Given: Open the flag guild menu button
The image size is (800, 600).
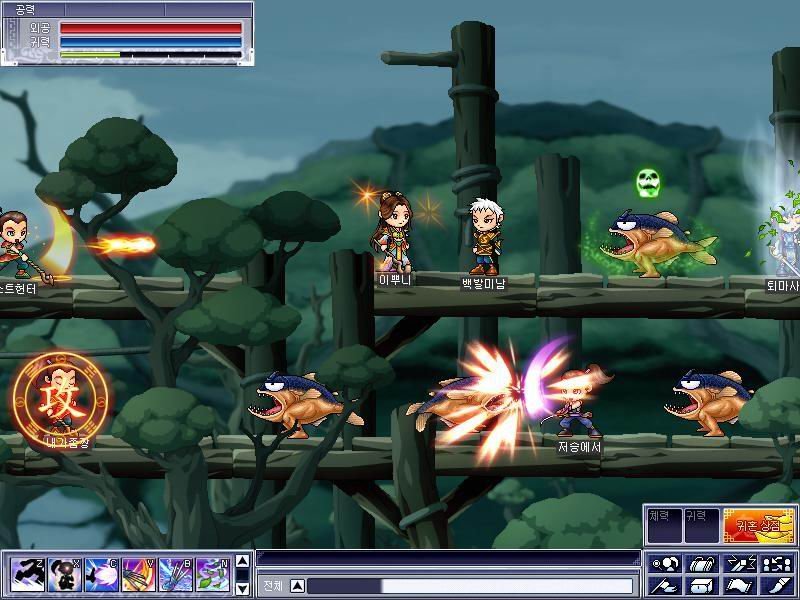Looking at the screenshot, I should tap(665, 586).
